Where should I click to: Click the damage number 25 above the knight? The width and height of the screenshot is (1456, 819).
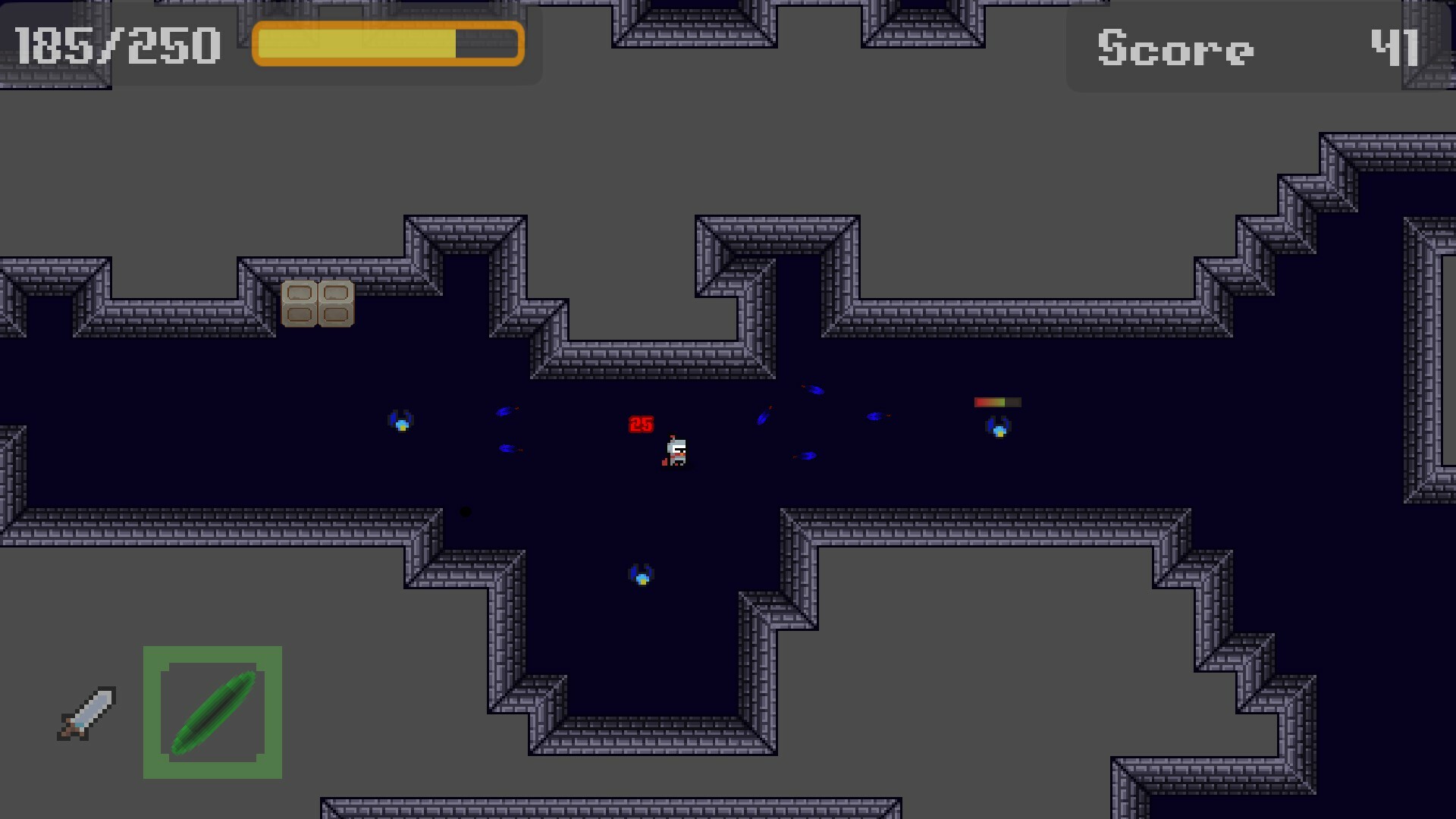pyautogui.click(x=641, y=423)
